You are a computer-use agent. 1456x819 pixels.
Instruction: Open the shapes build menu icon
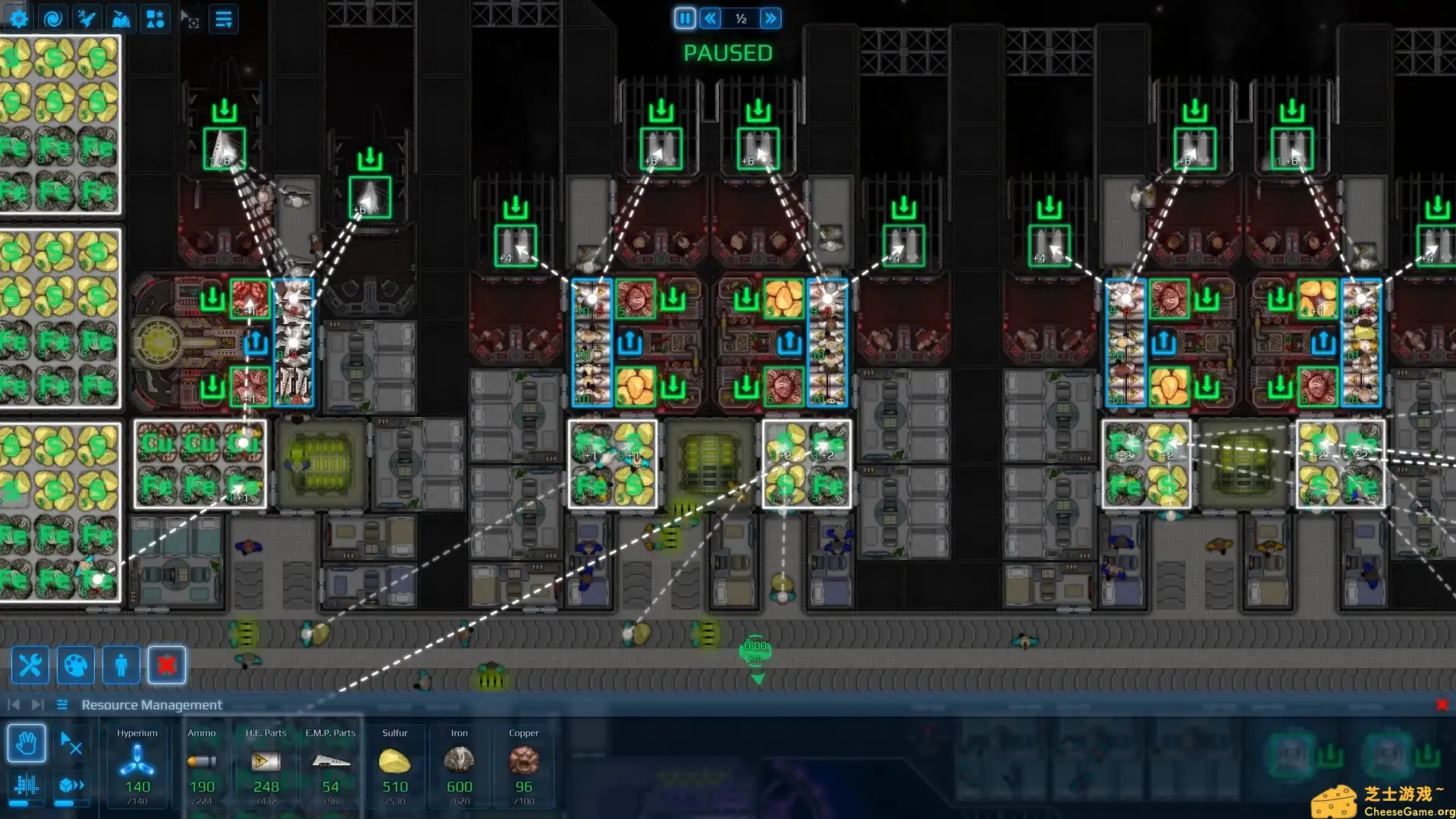click(155, 17)
